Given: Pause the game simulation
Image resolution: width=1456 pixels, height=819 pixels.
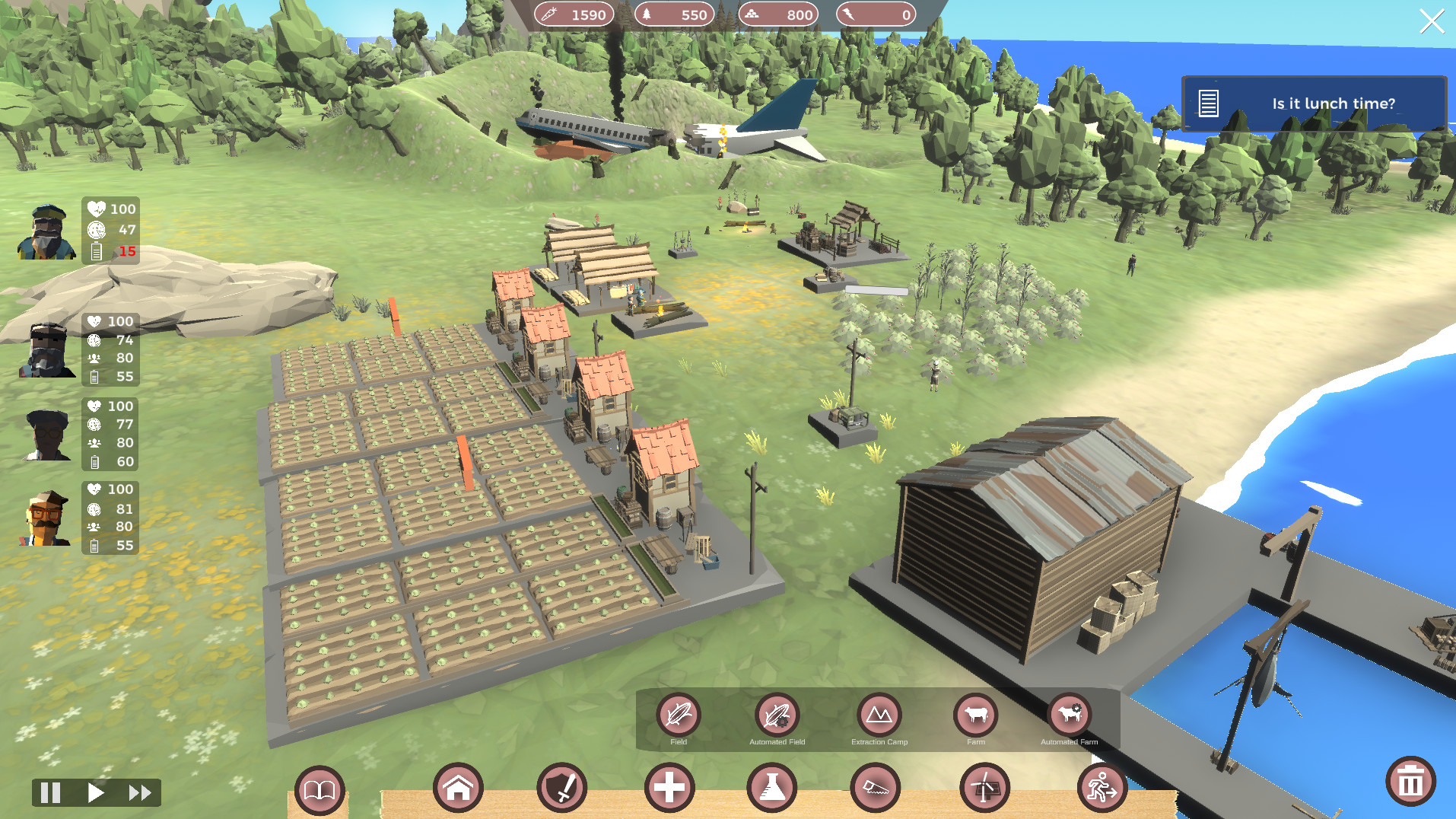Looking at the screenshot, I should click(50, 792).
